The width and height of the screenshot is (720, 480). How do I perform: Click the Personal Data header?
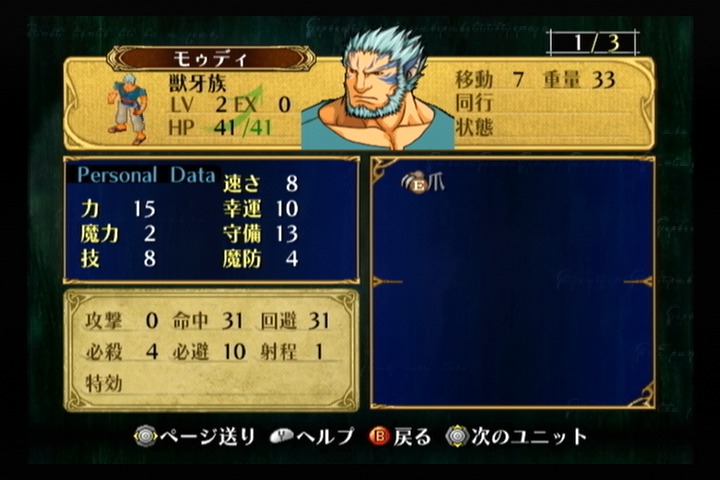pyautogui.click(x=146, y=175)
